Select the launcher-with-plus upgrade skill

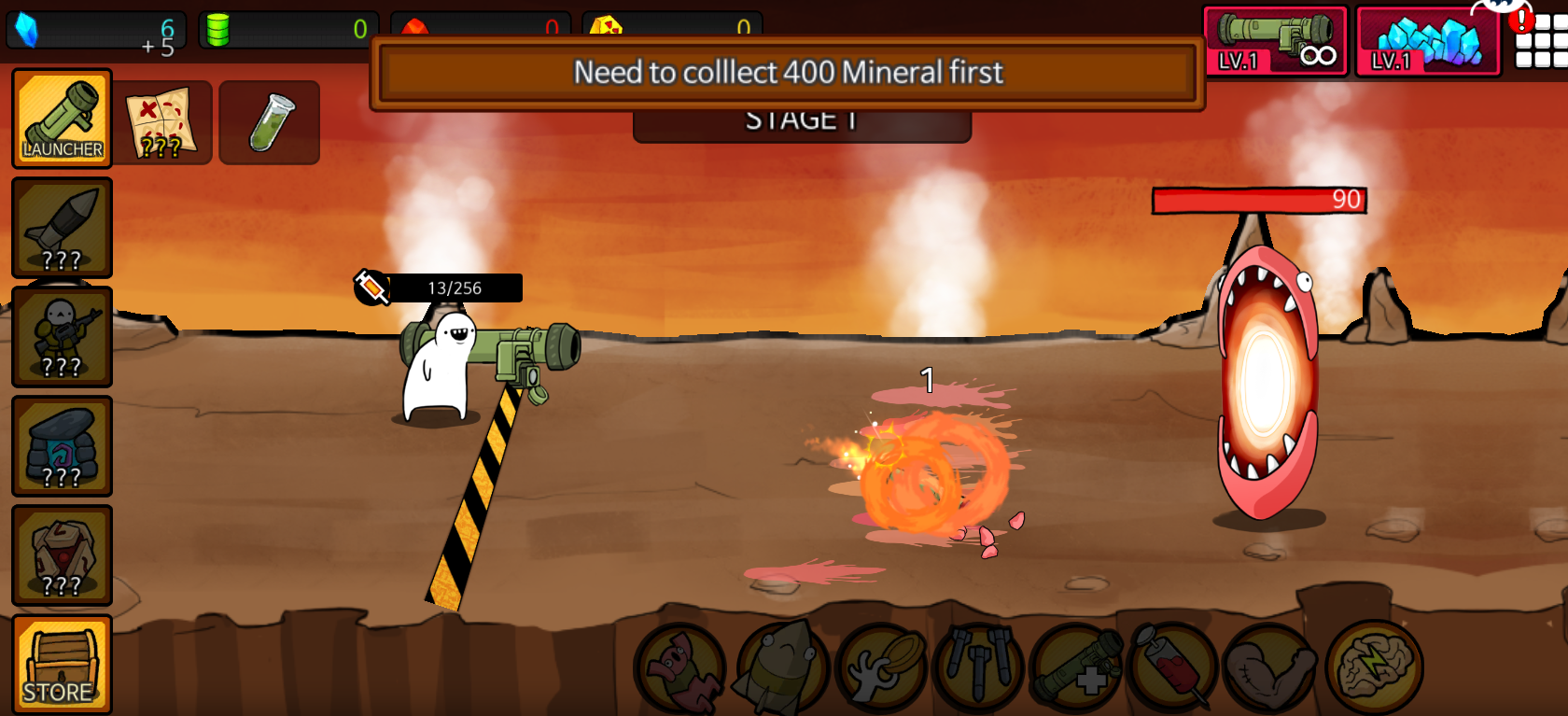pyautogui.click(x=1074, y=667)
